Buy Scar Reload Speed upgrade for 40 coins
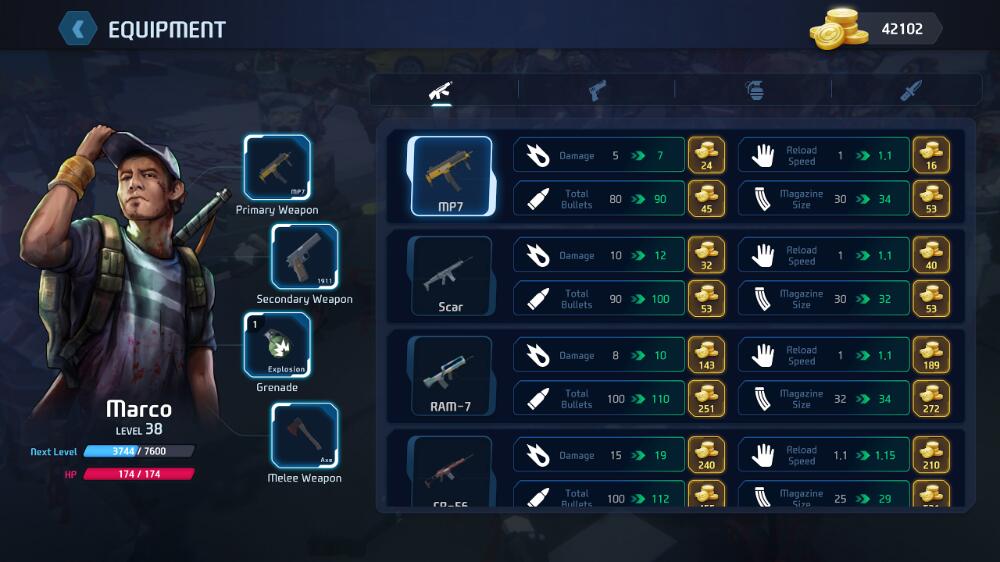 pyautogui.click(x=932, y=255)
